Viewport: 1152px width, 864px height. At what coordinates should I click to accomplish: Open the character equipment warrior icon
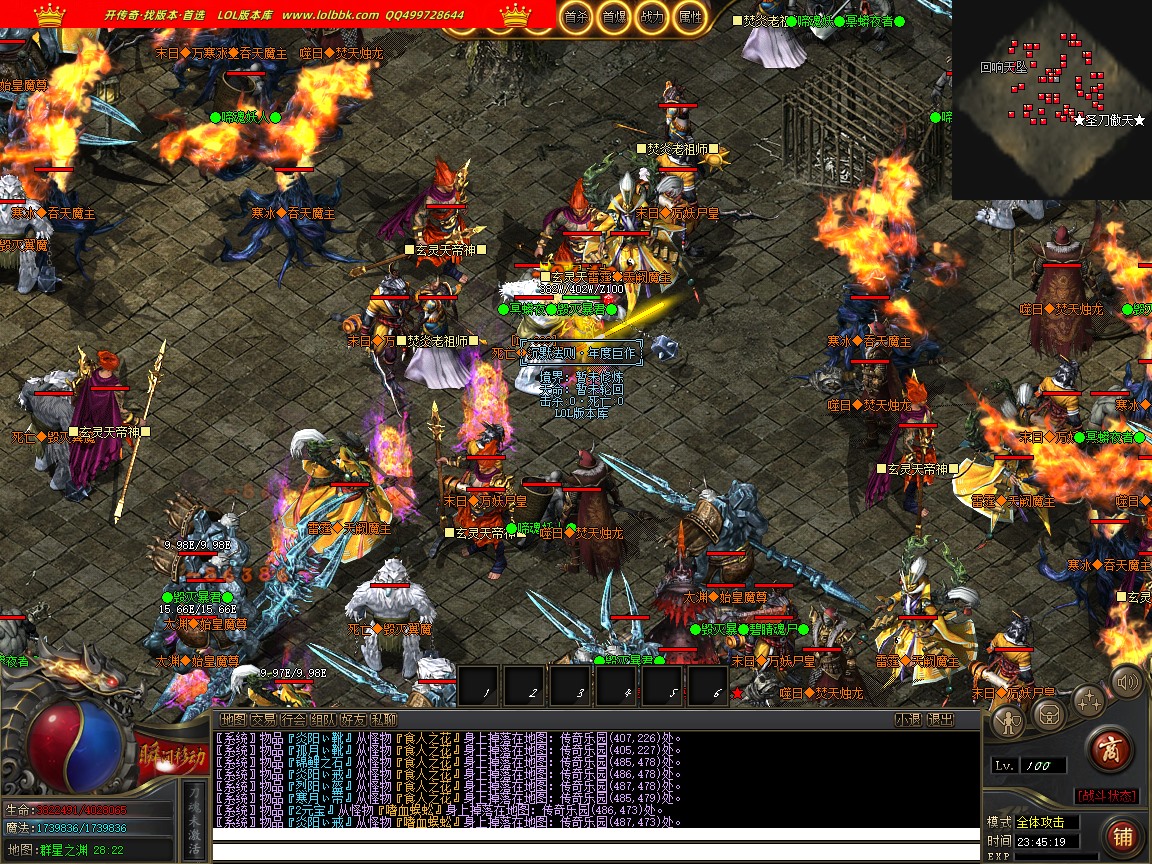coord(1008,721)
